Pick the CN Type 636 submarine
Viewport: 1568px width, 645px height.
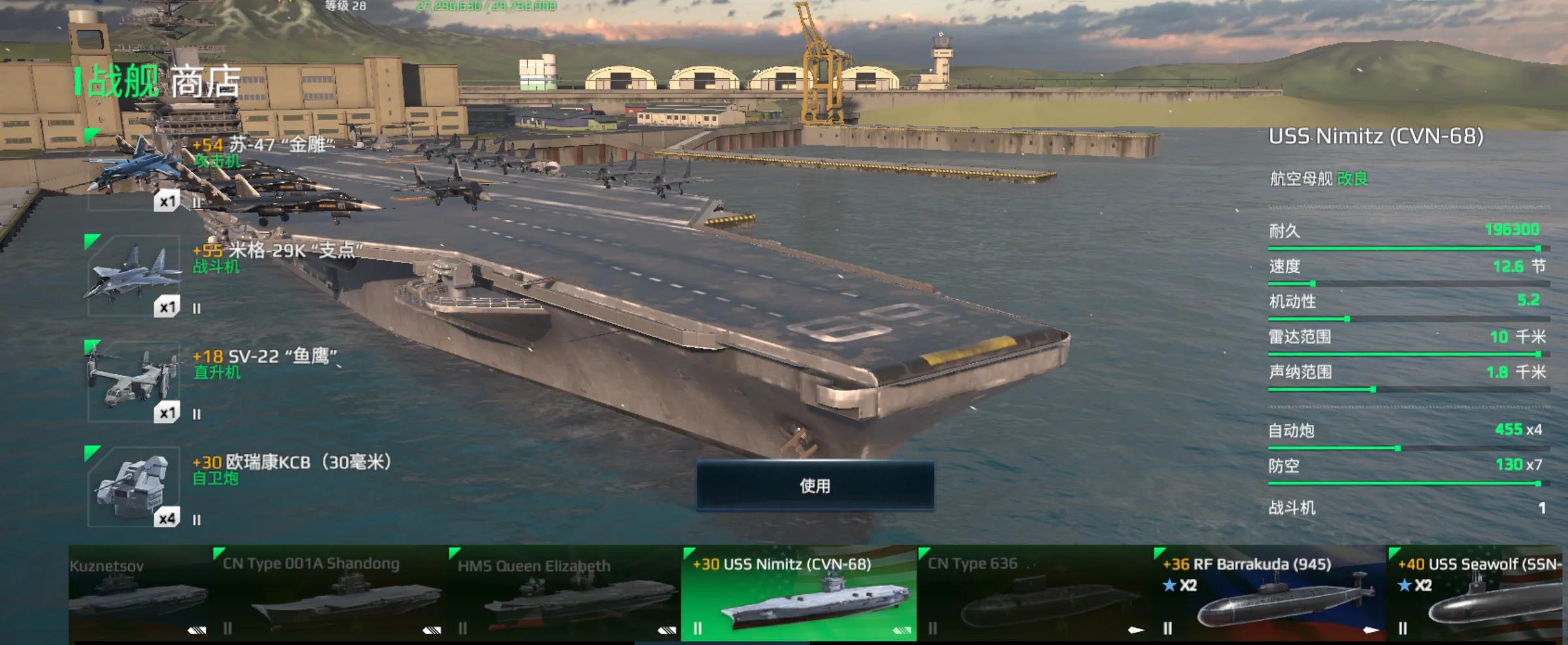[1034, 594]
